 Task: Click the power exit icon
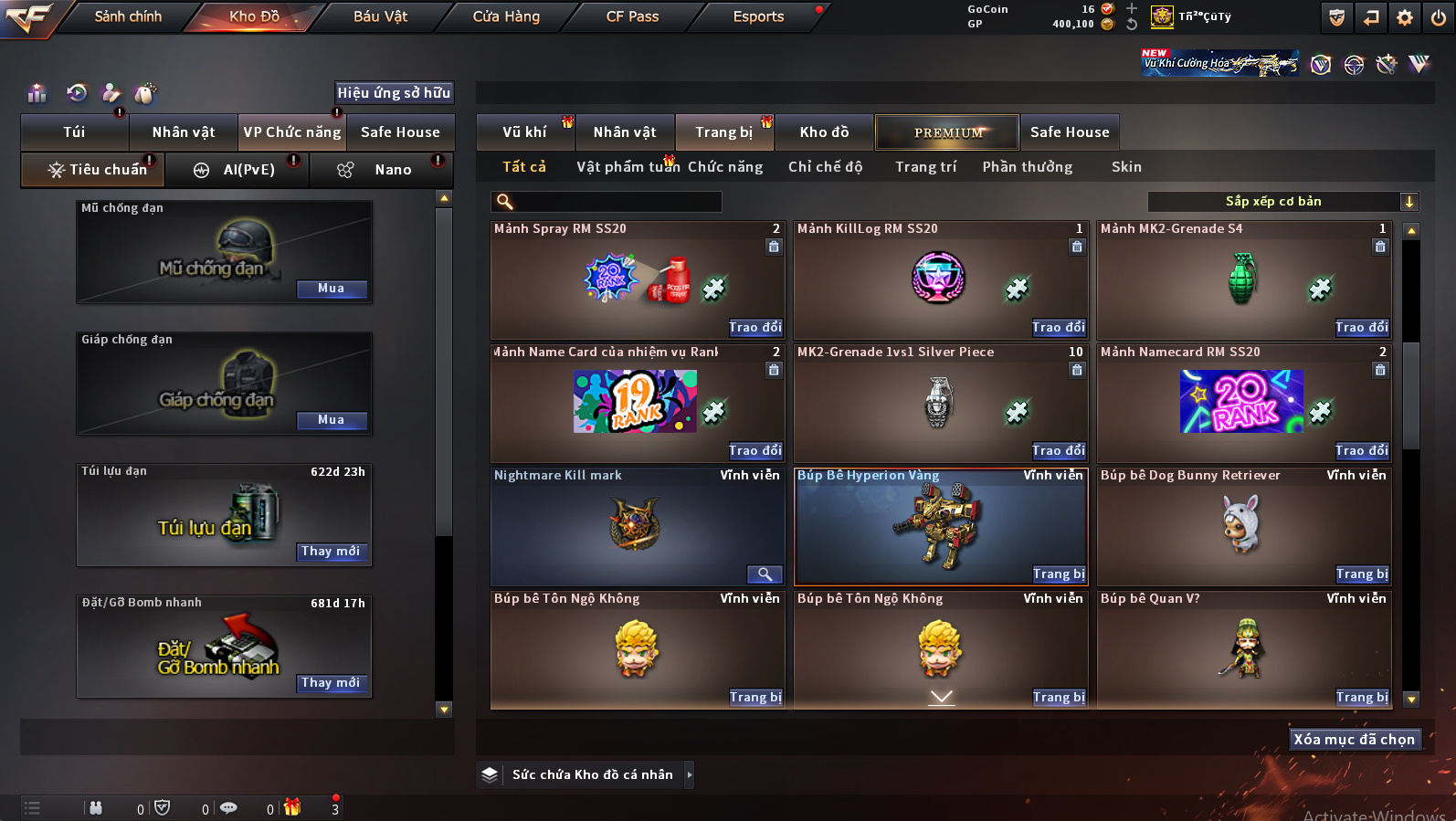click(x=1439, y=17)
